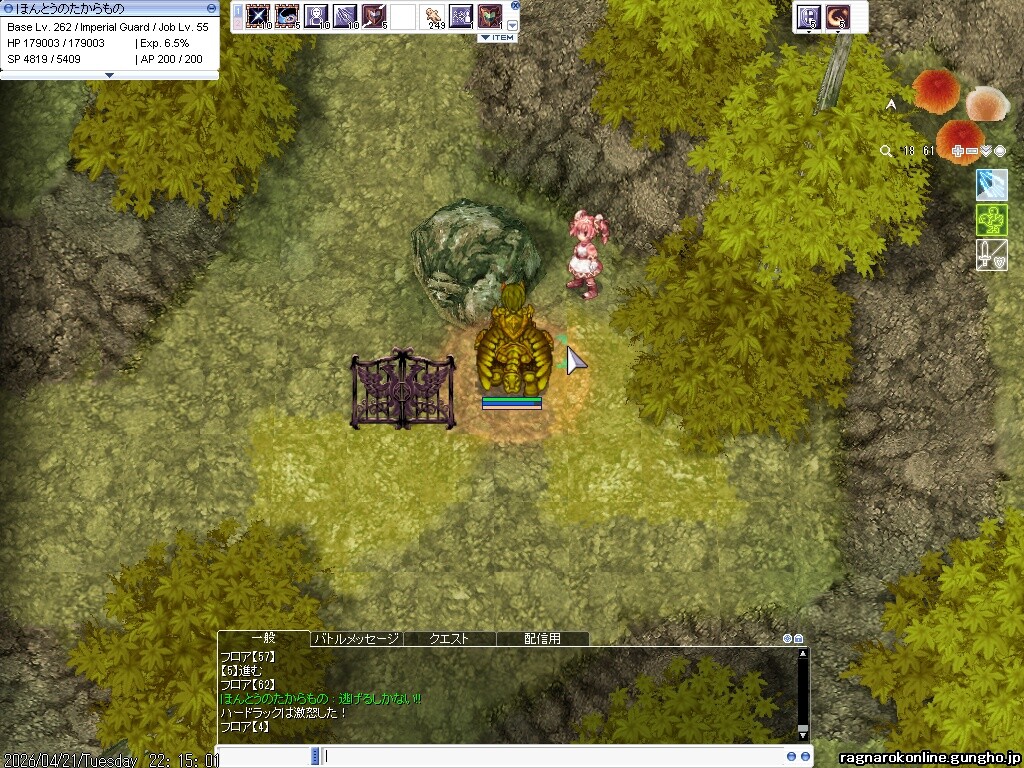Select the 配信用 chat tab
Image resolution: width=1024 pixels, height=768 pixels.
[542, 638]
